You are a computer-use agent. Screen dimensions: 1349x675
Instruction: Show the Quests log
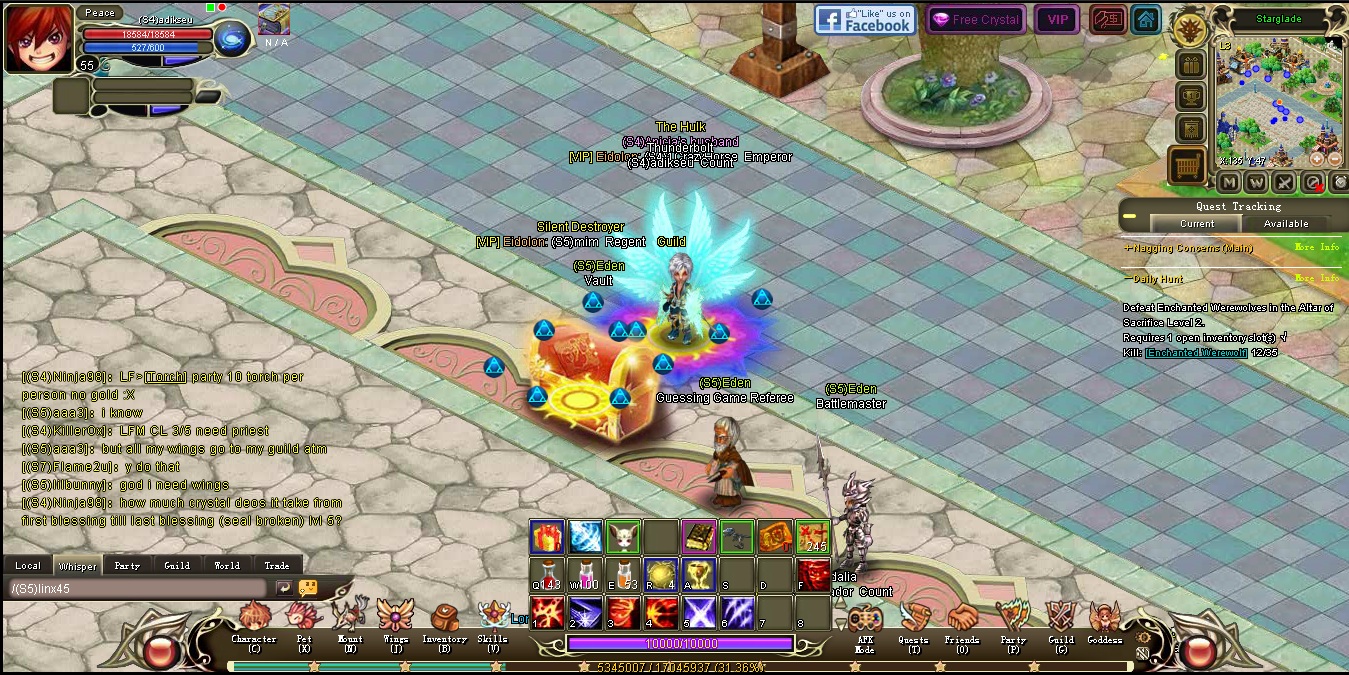(x=913, y=622)
